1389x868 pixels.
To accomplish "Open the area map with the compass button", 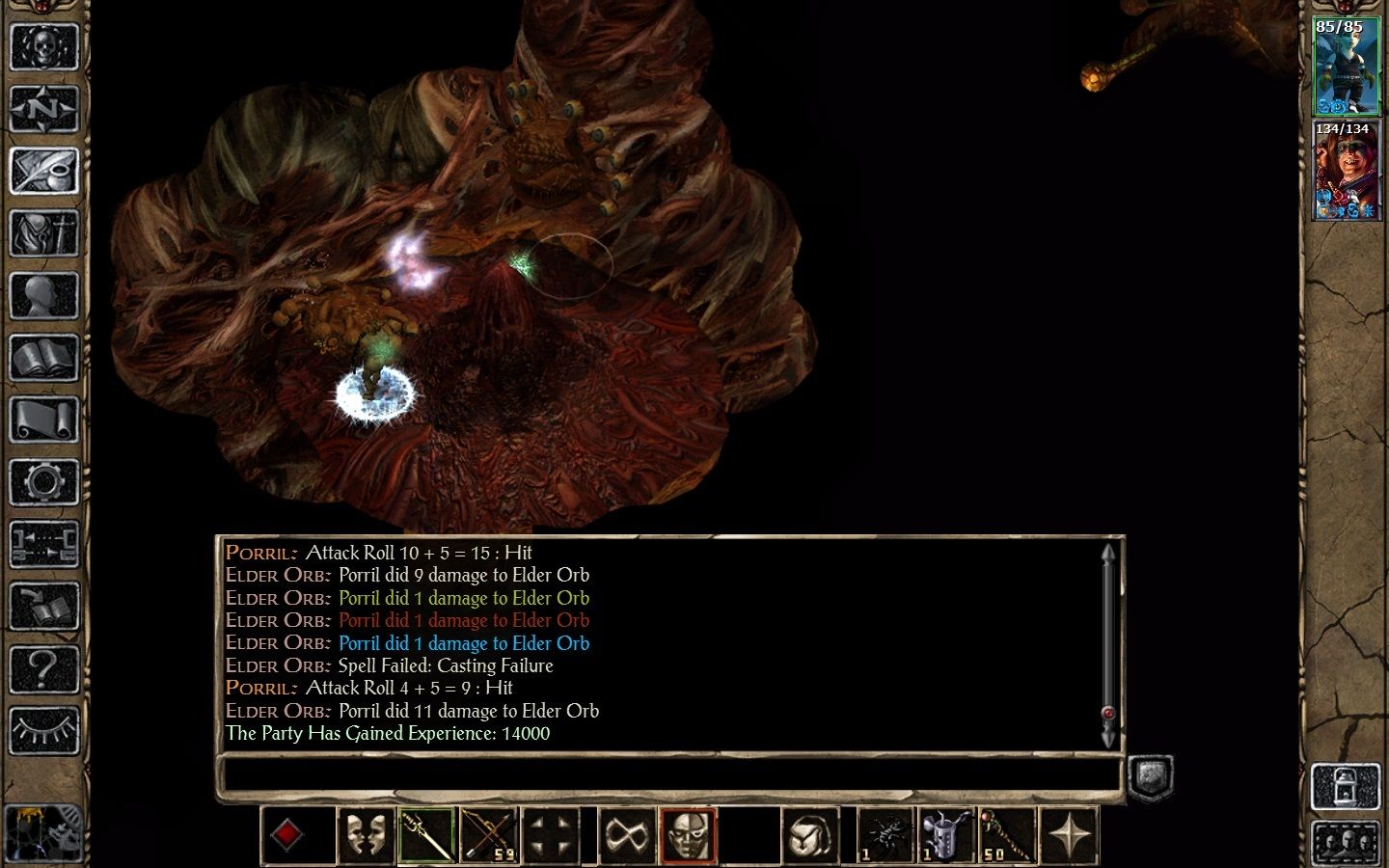I will click(x=43, y=109).
